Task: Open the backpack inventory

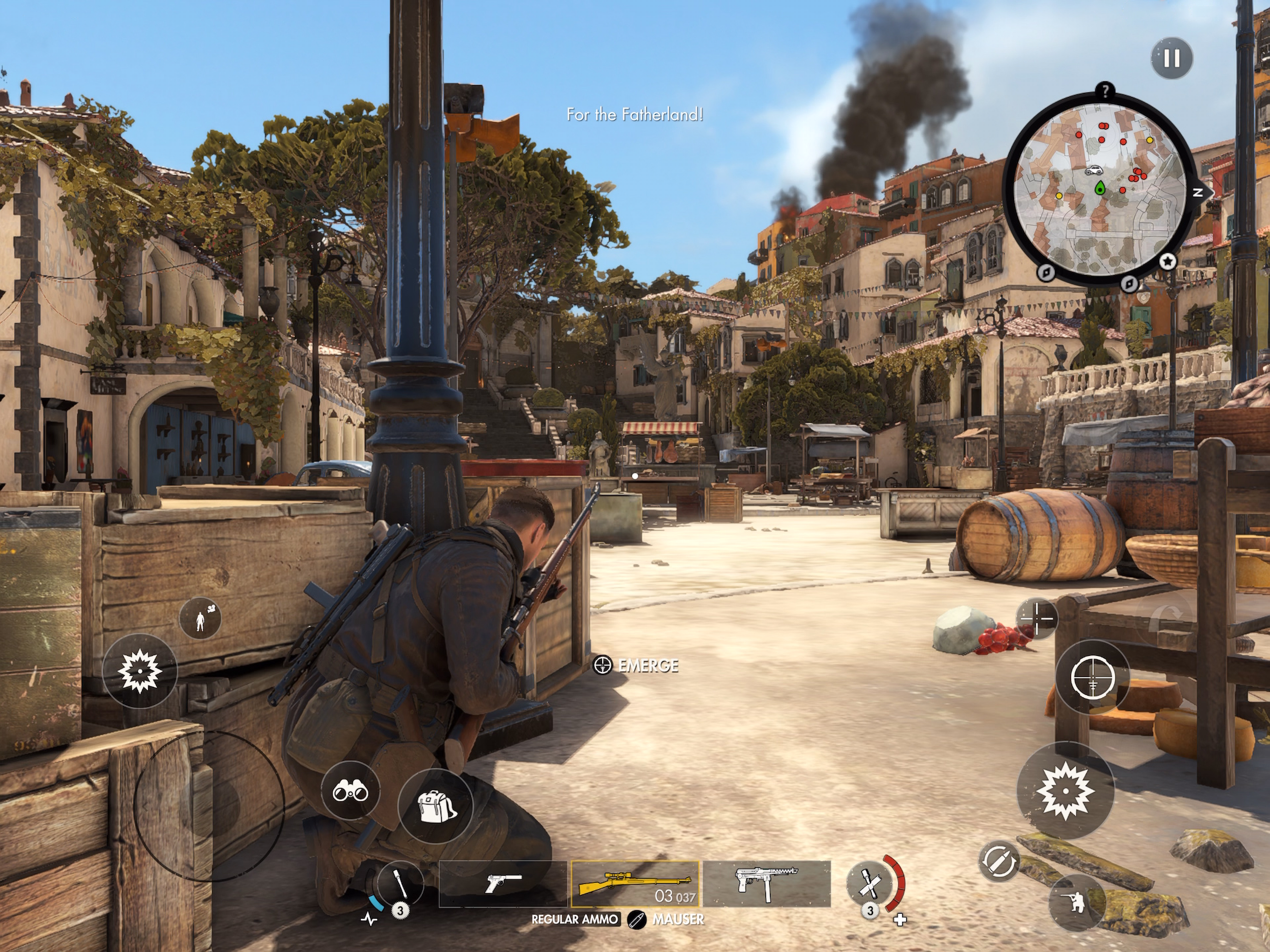Action: click(x=435, y=807)
